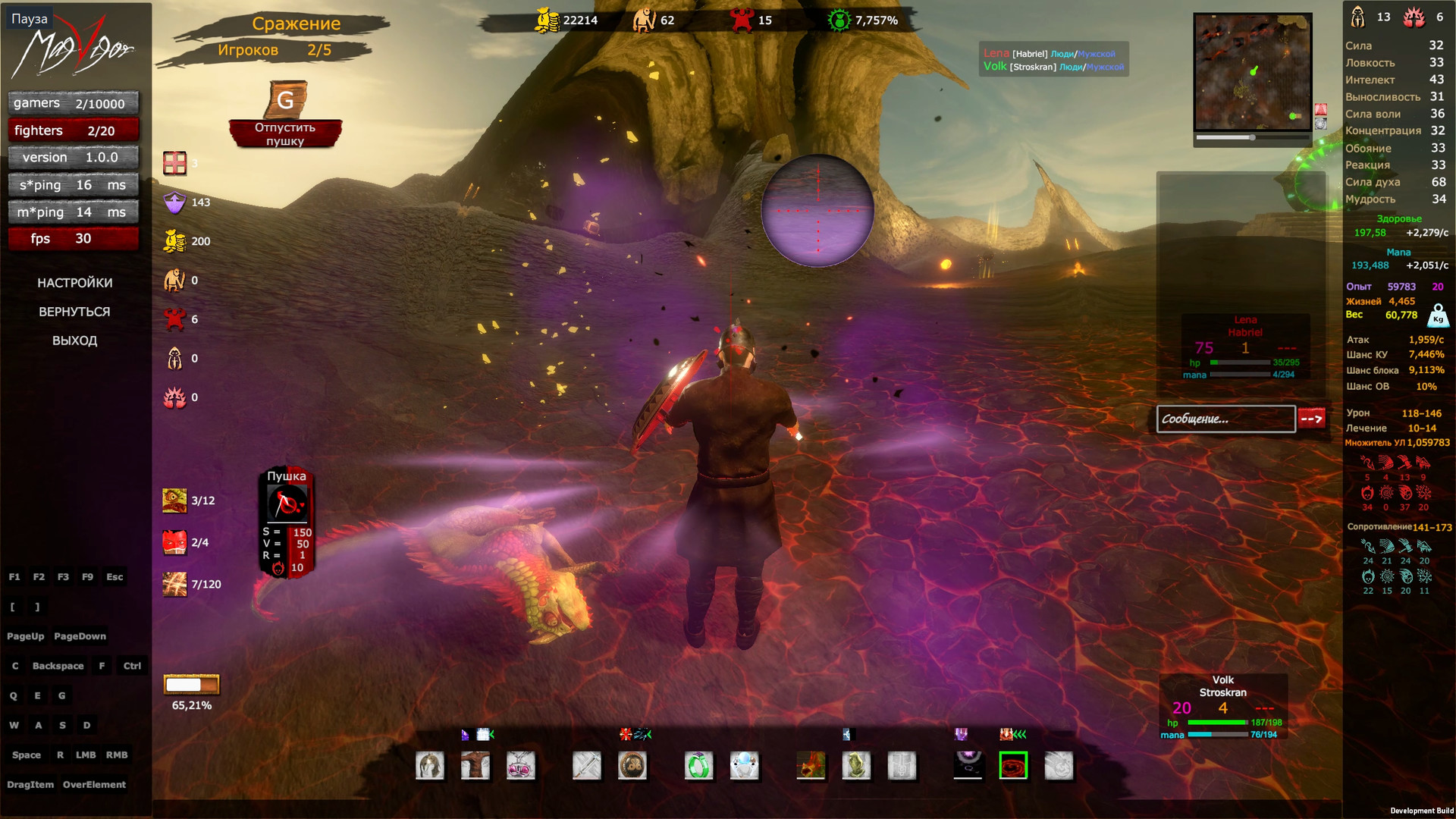This screenshot has height=819, width=1456.
Task: Select ВЫХОД in the left menu
Action: (x=75, y=340)
